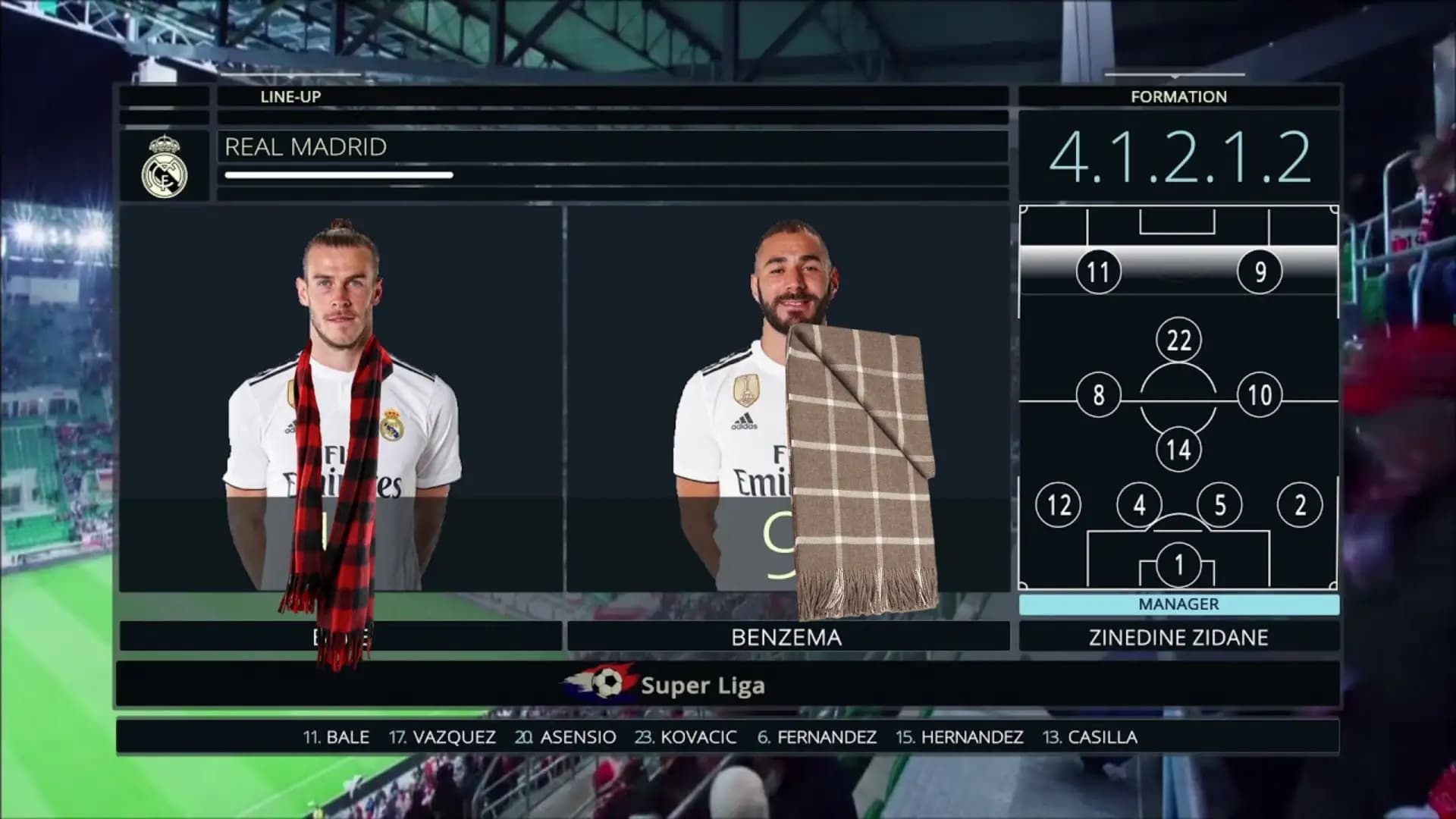Click the Real Madrid club crest
The width and height of the screenshot is (1456, 819).
pos(165,167)
